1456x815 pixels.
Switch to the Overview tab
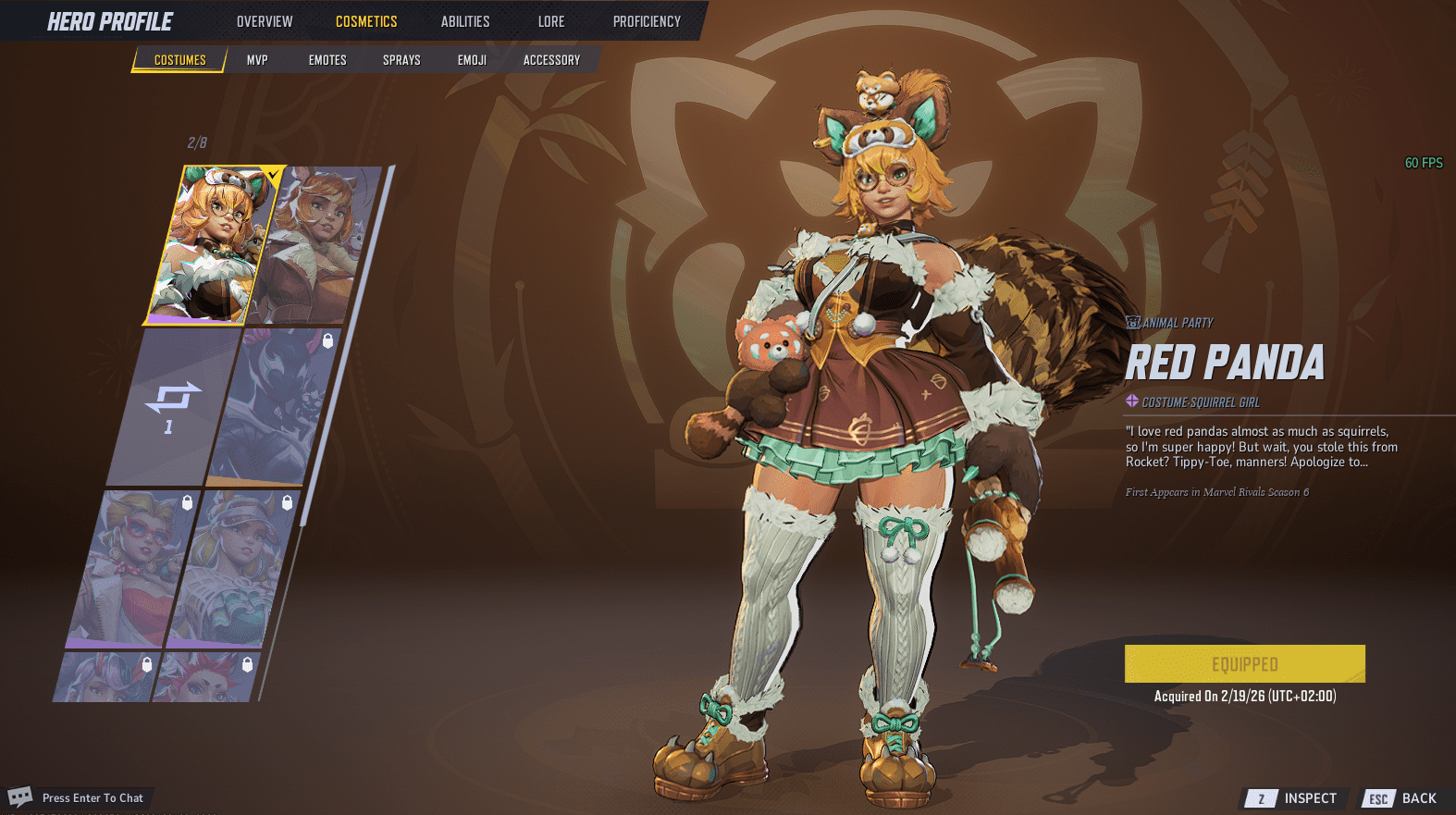tap(265, 21)
